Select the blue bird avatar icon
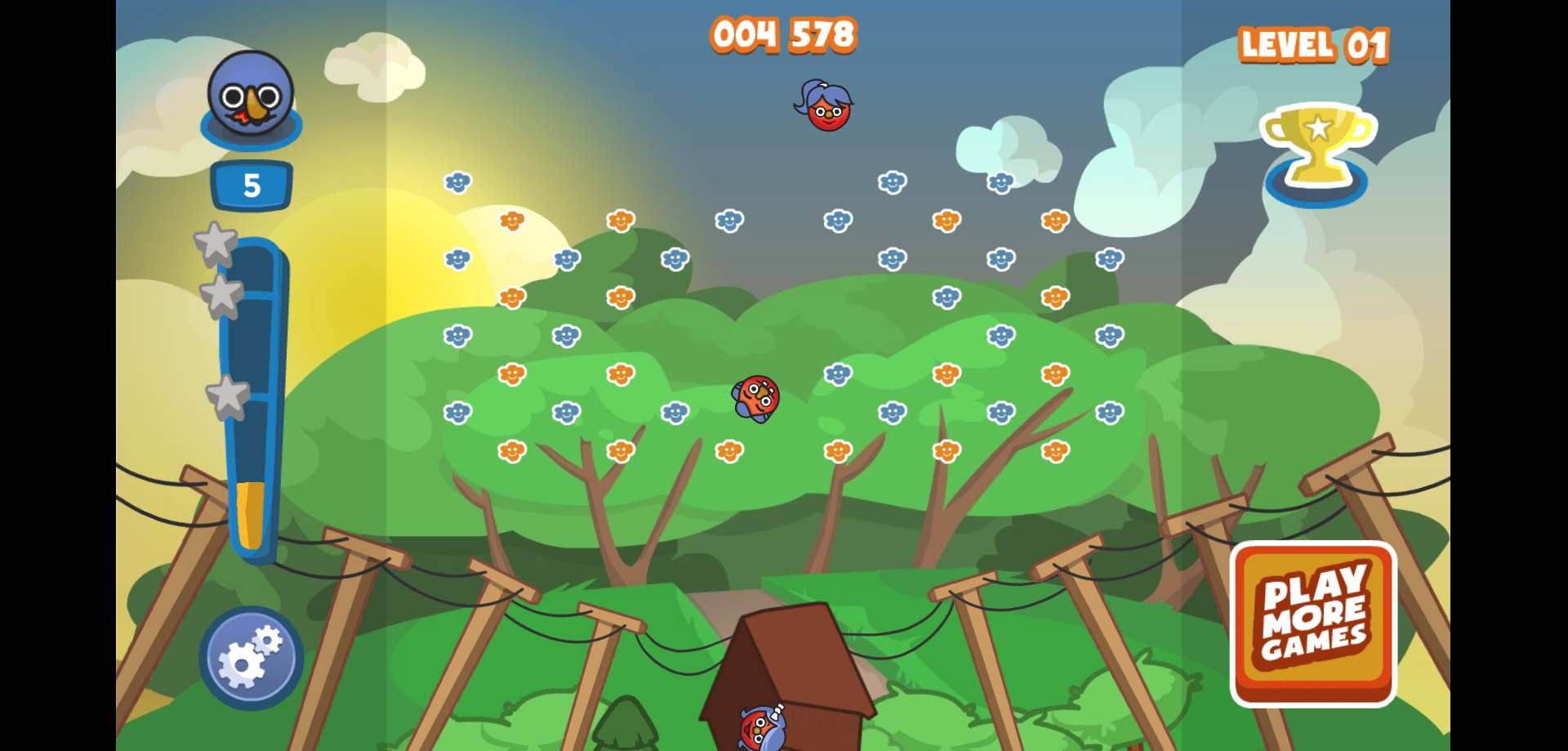The width and height of the screenshot is (1568, 751). (x=251, y=96)
